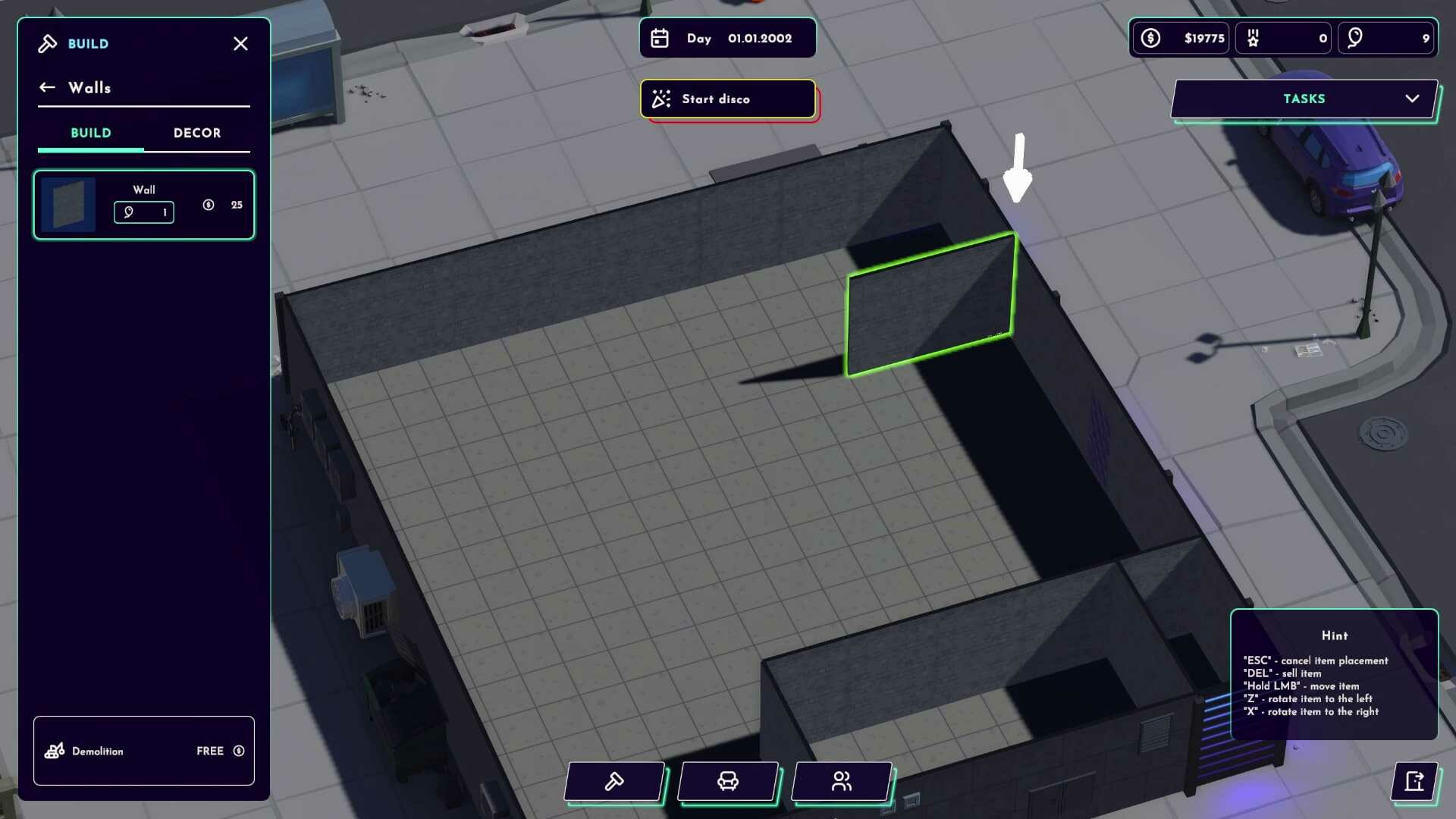Viewport: 1456px width, 819px height.
Task: Select the Build hammer tool
Action: [x=614, y=782]
